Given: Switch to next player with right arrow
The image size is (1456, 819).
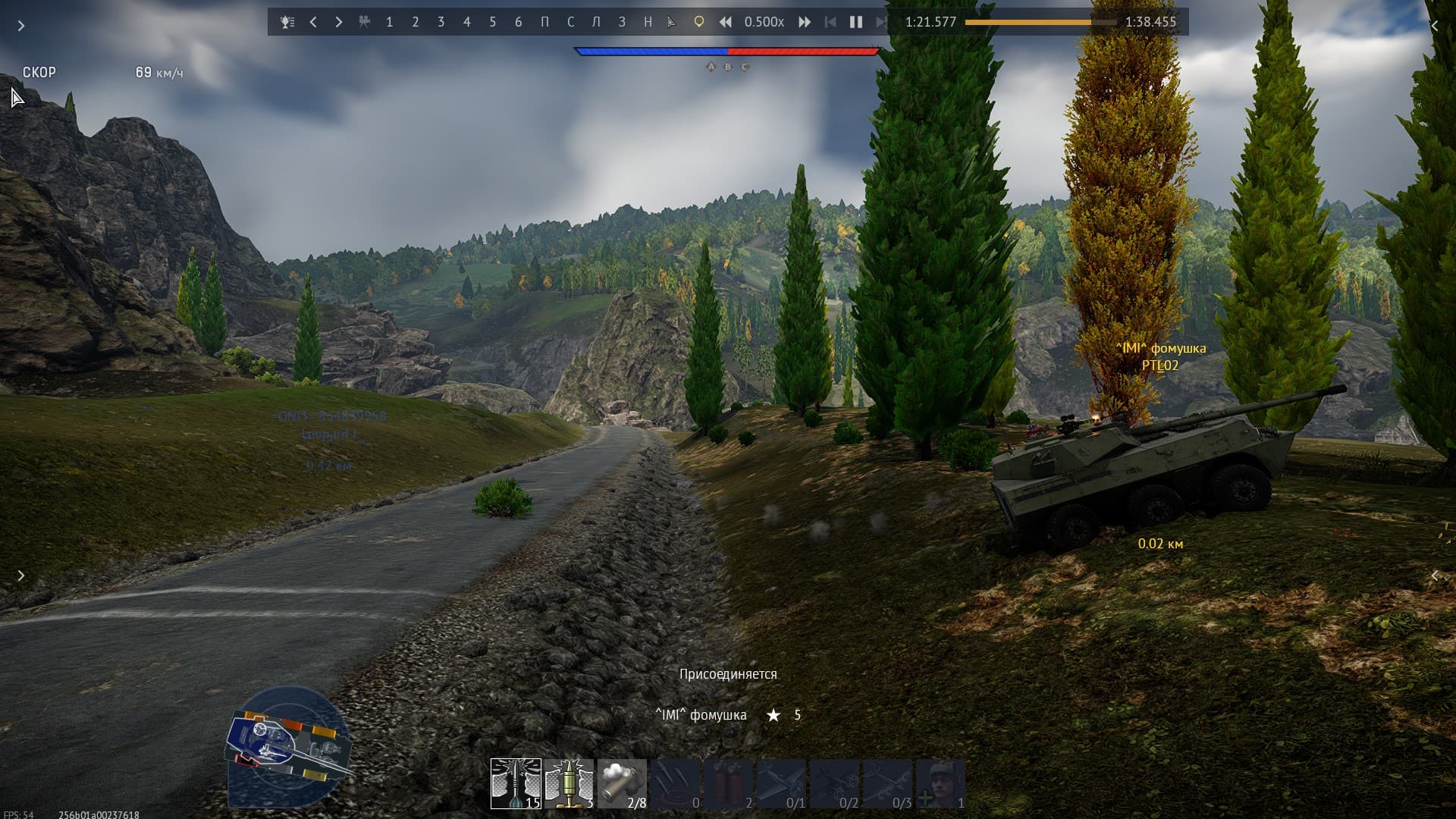Looking at the screenshot, I should [338, 22].
